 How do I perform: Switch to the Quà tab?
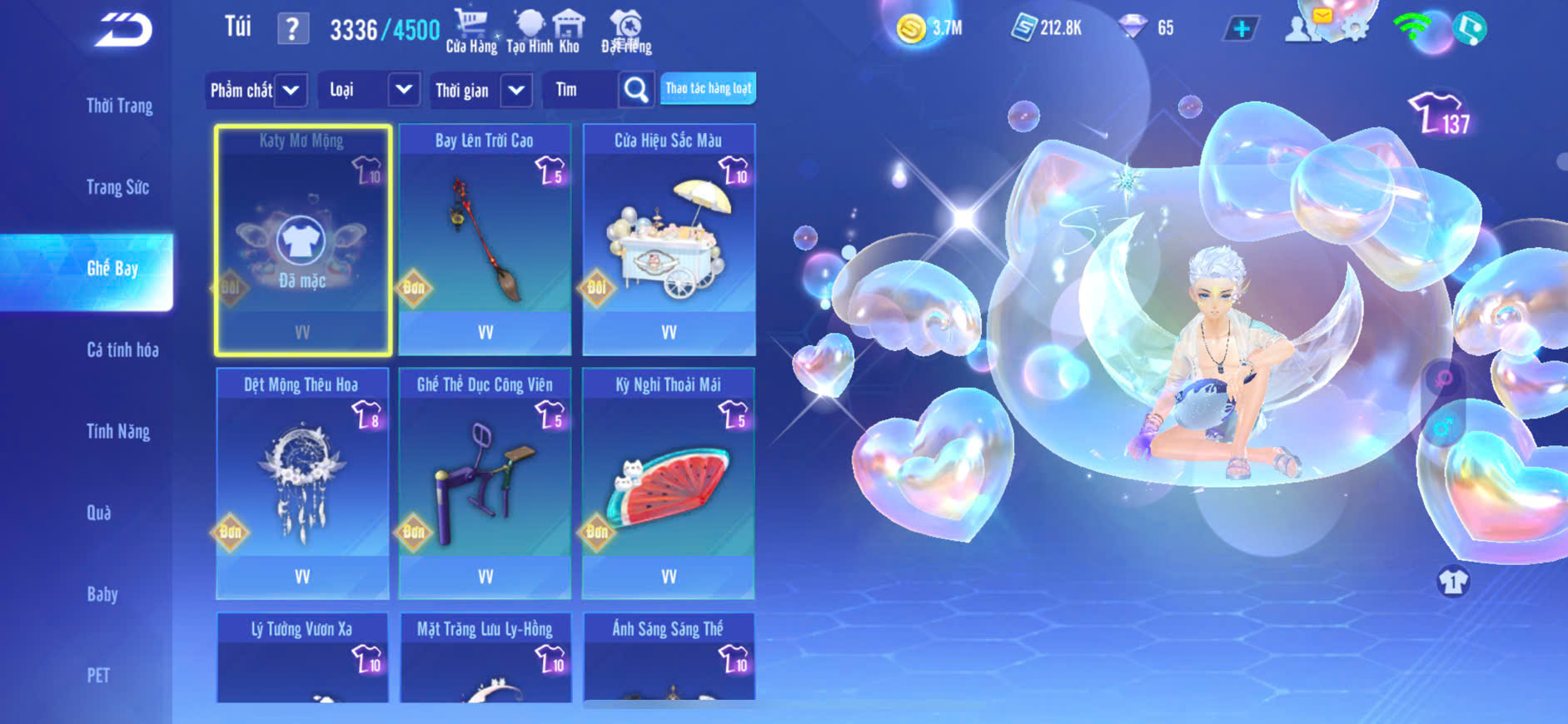point(99,513)
